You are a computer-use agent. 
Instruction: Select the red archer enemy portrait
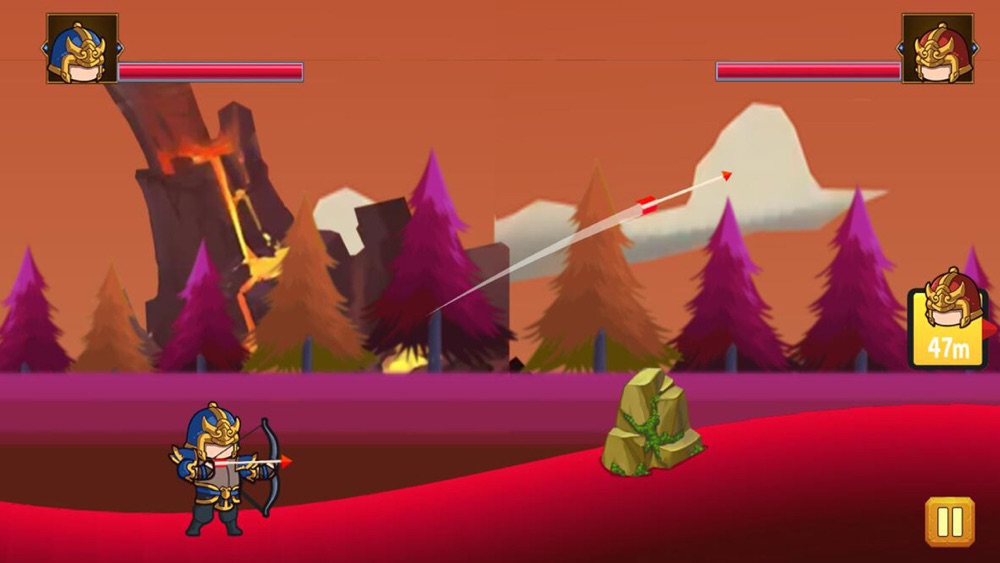click(937, 48)
